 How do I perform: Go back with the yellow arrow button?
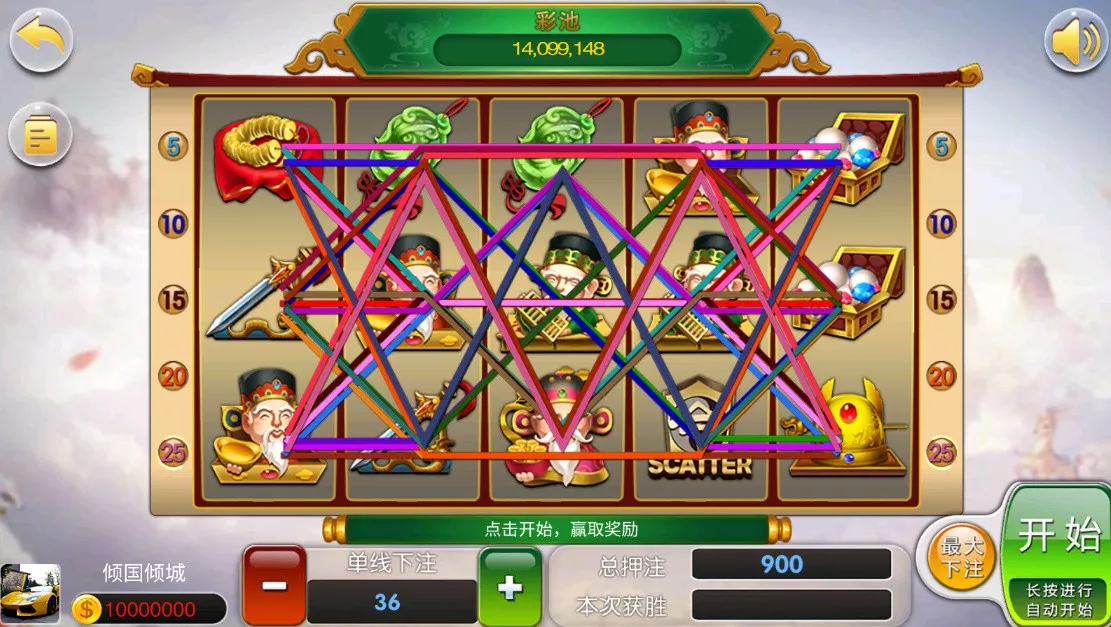pos(41,39)
